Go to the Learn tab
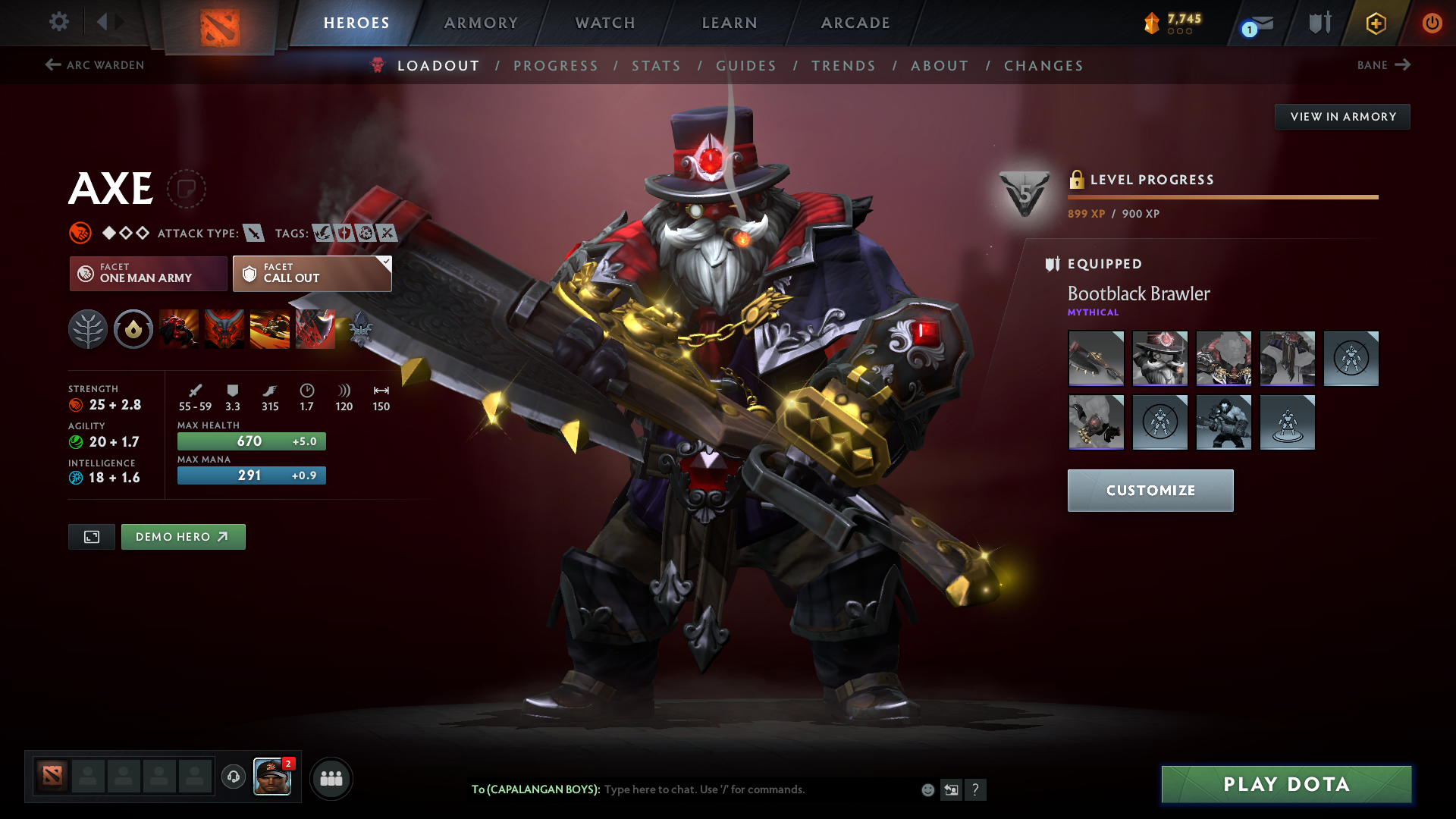1456x819 pixels. 730,23
